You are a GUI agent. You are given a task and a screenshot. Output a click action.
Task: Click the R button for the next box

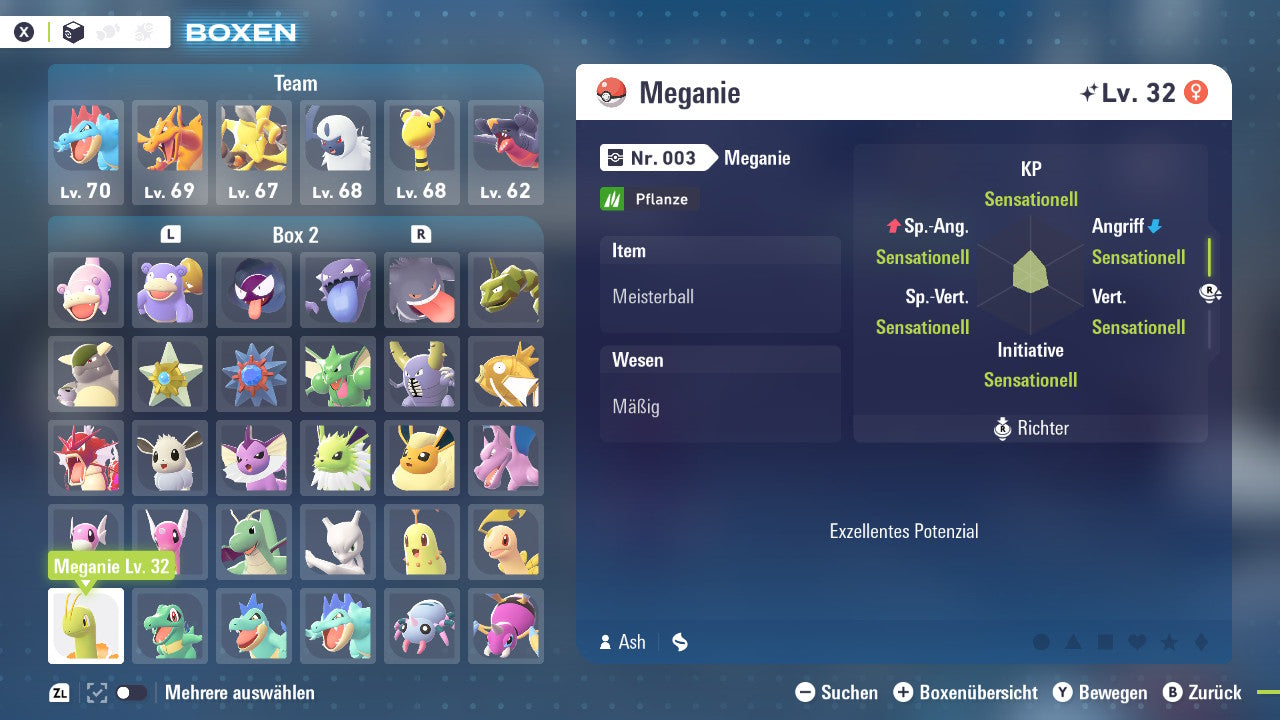click(x=421, y=235)
